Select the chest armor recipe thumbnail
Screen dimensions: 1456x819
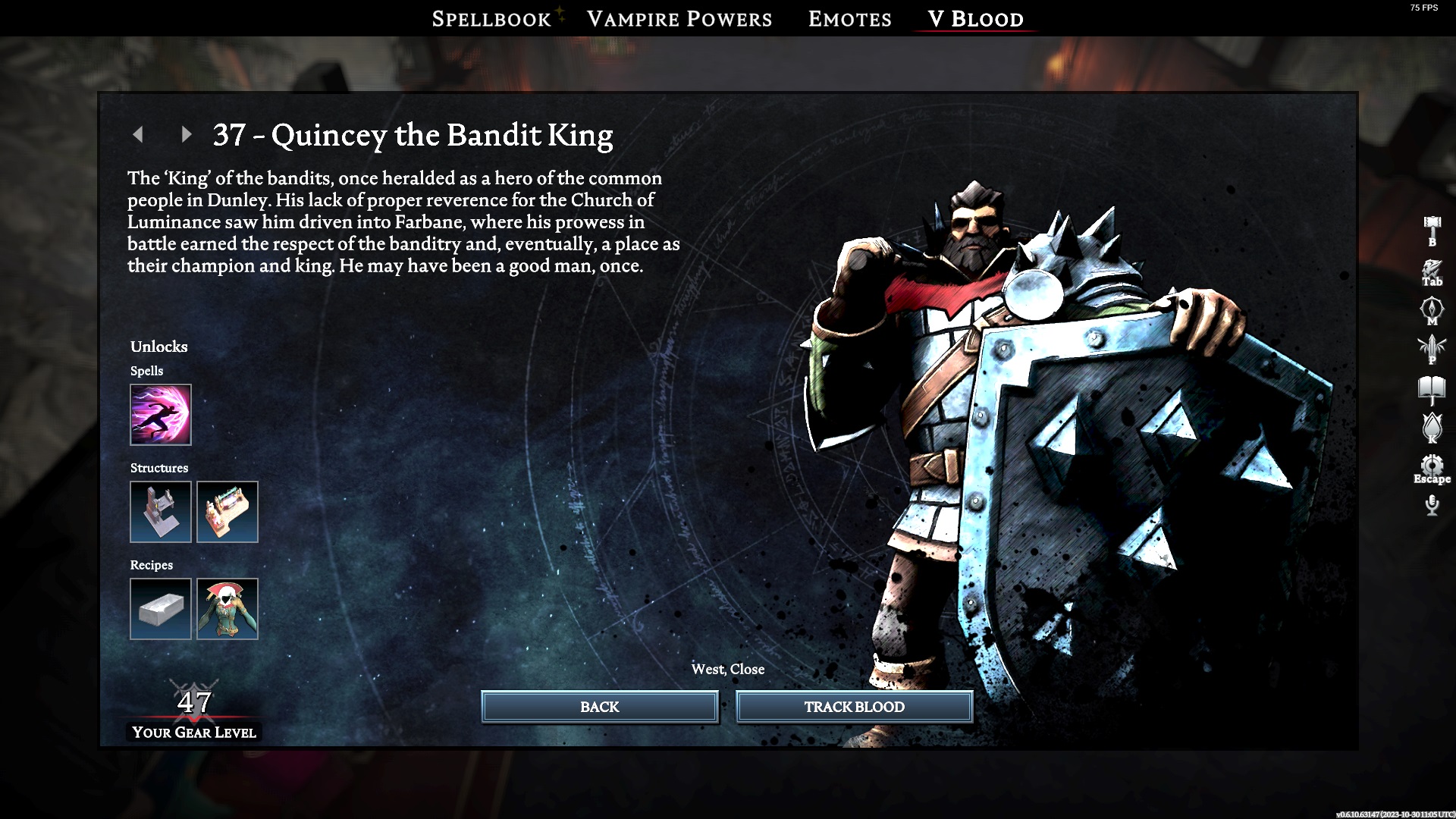pyautogui.click(x=227, y=608)
